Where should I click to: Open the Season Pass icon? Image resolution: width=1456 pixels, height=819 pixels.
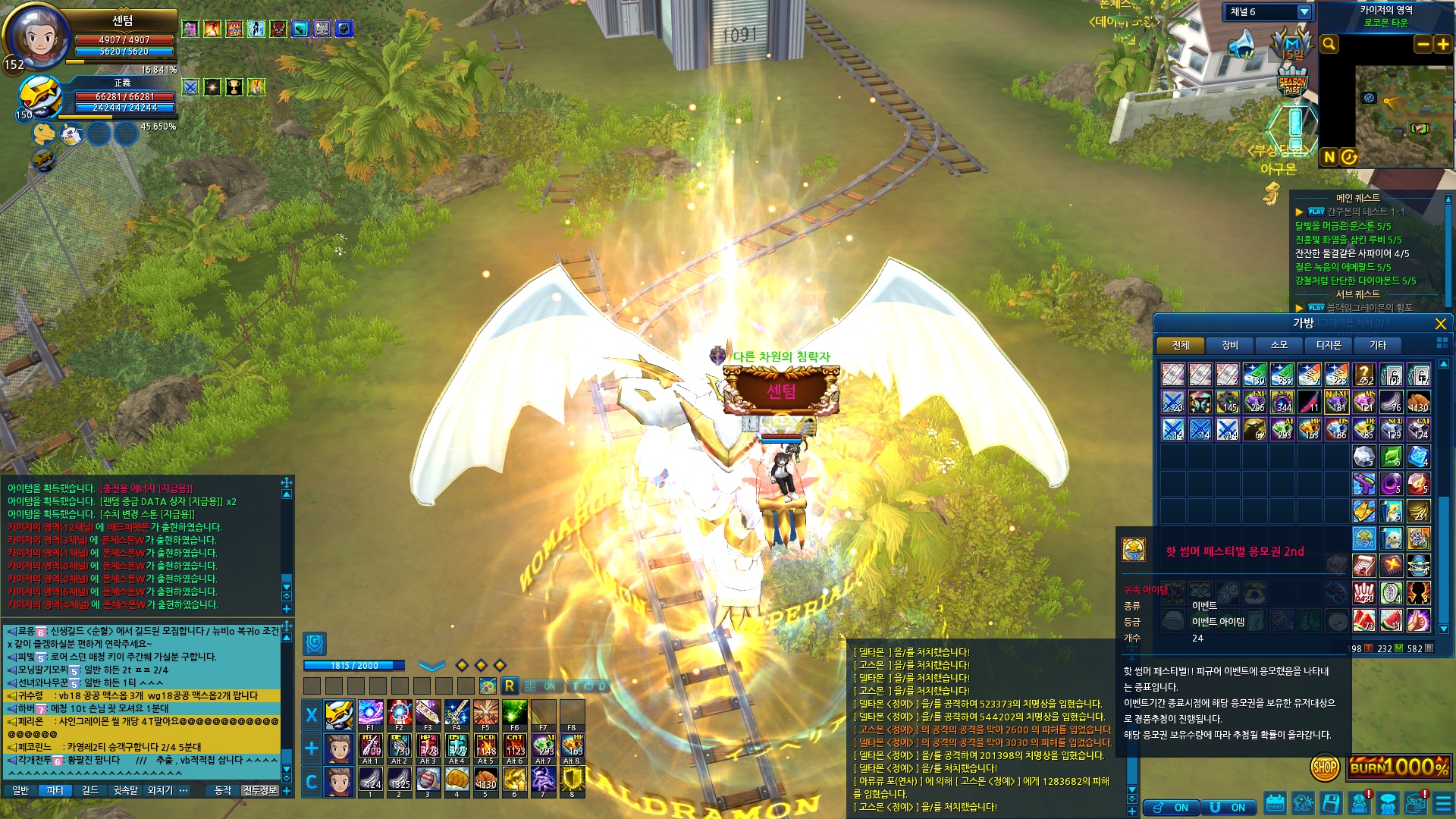[x=1292, y=82]
